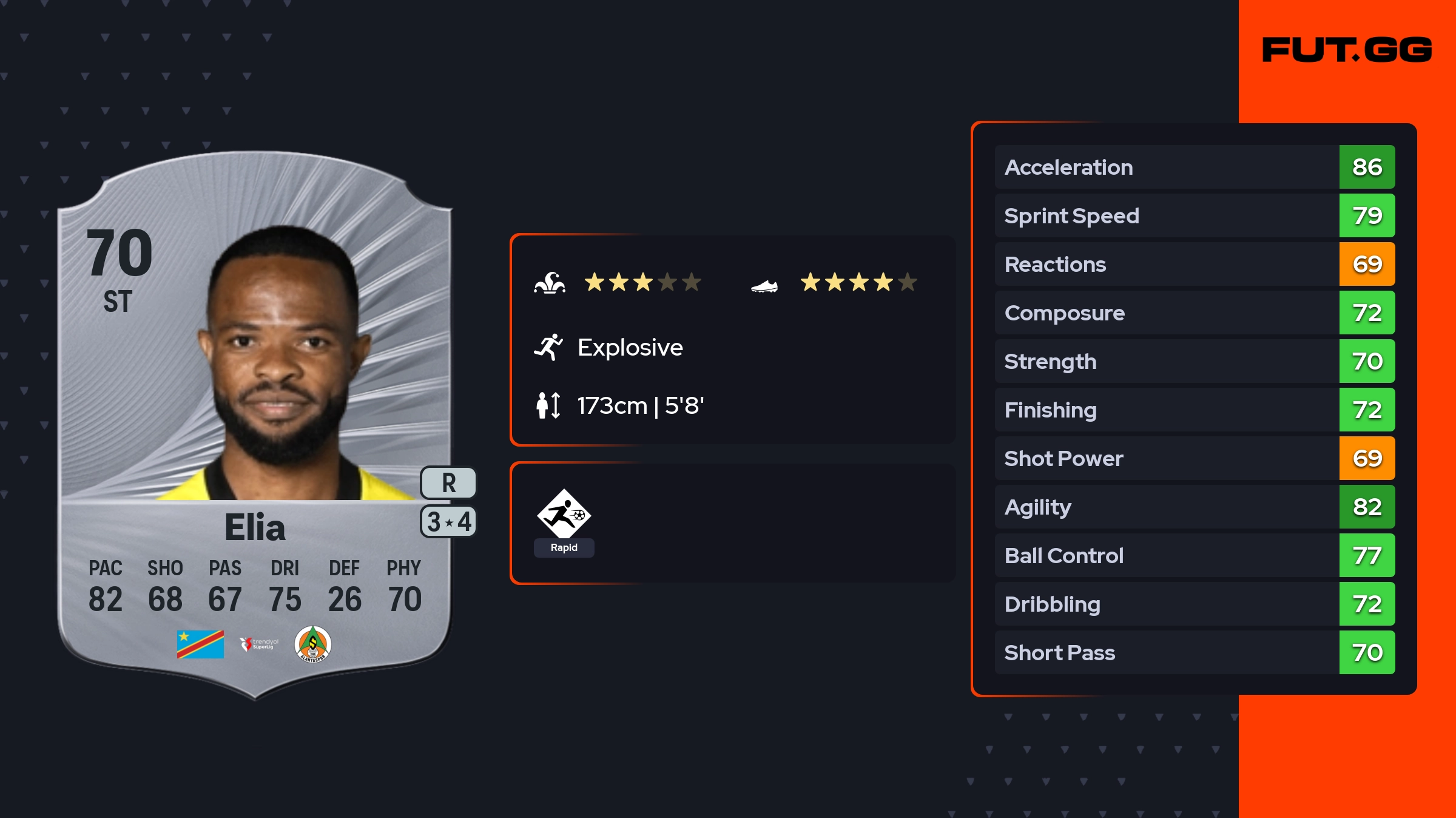Click the FUT.GG logo
Screen dimensions: 1456x818
[x=1347, y=50]
